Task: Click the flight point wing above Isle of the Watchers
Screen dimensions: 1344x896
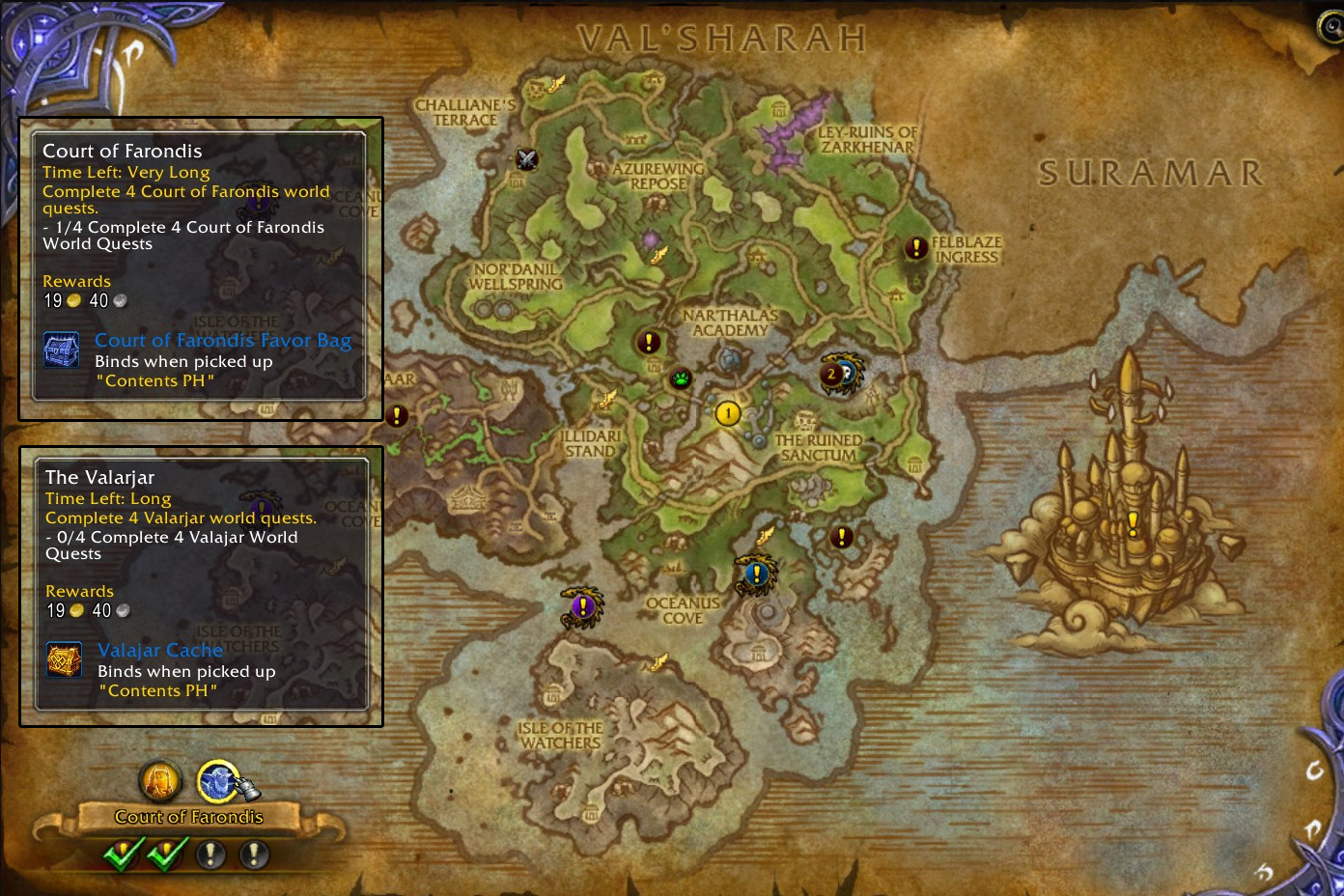Action: (x=659, y=661)
